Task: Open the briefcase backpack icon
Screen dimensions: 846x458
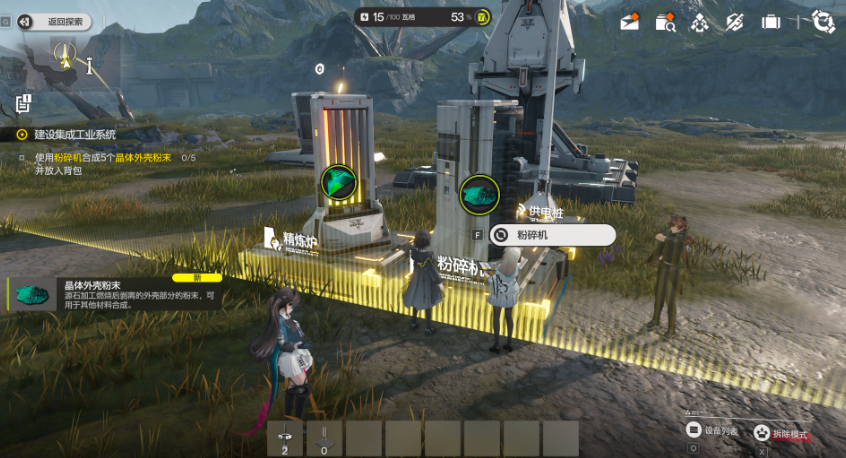Action: pyautogui.click(x=770, y=21)
